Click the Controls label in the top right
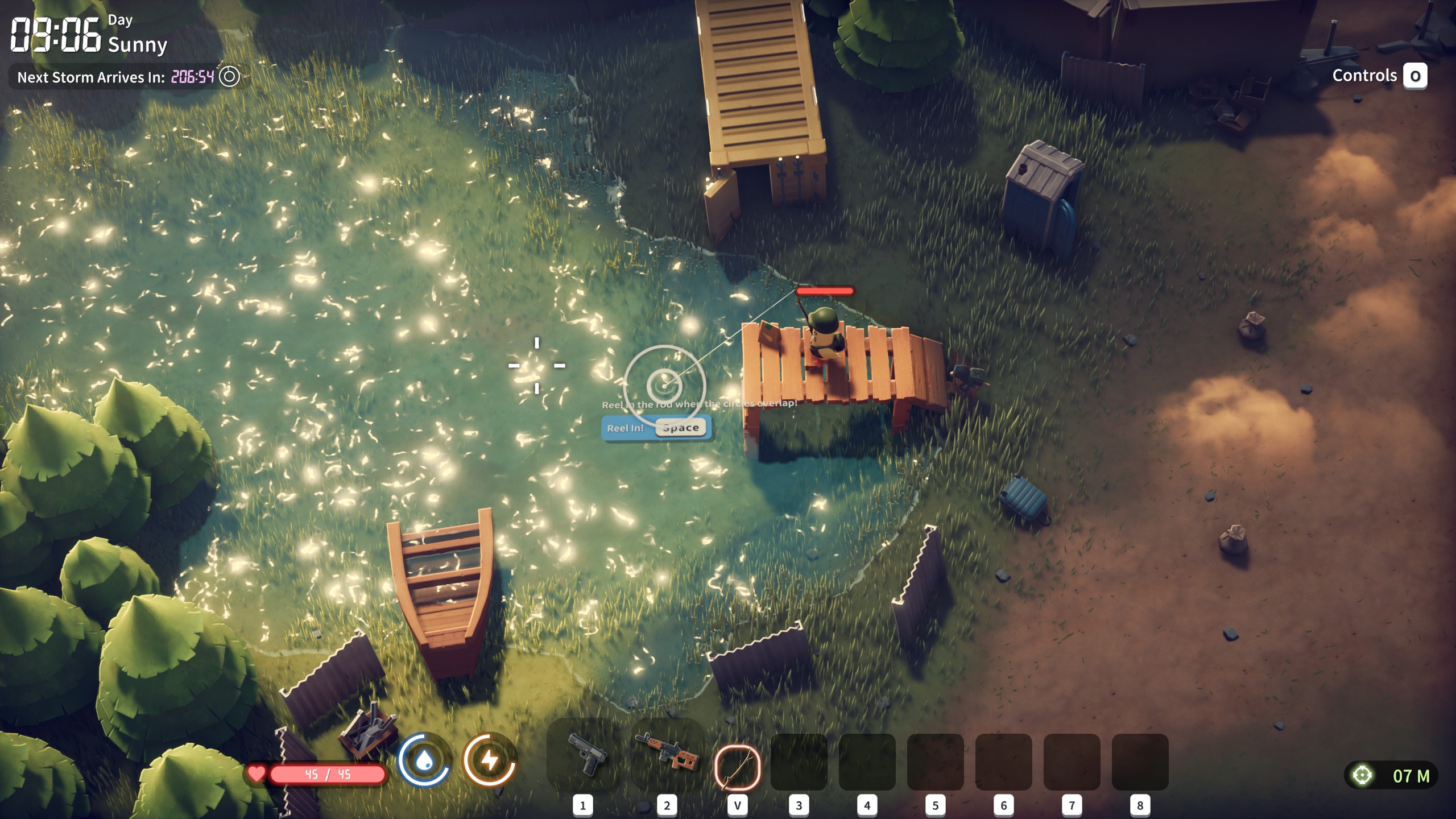Image resolution: width=1456 pixels, height=819 pixels. click(x=1364, y=75)
